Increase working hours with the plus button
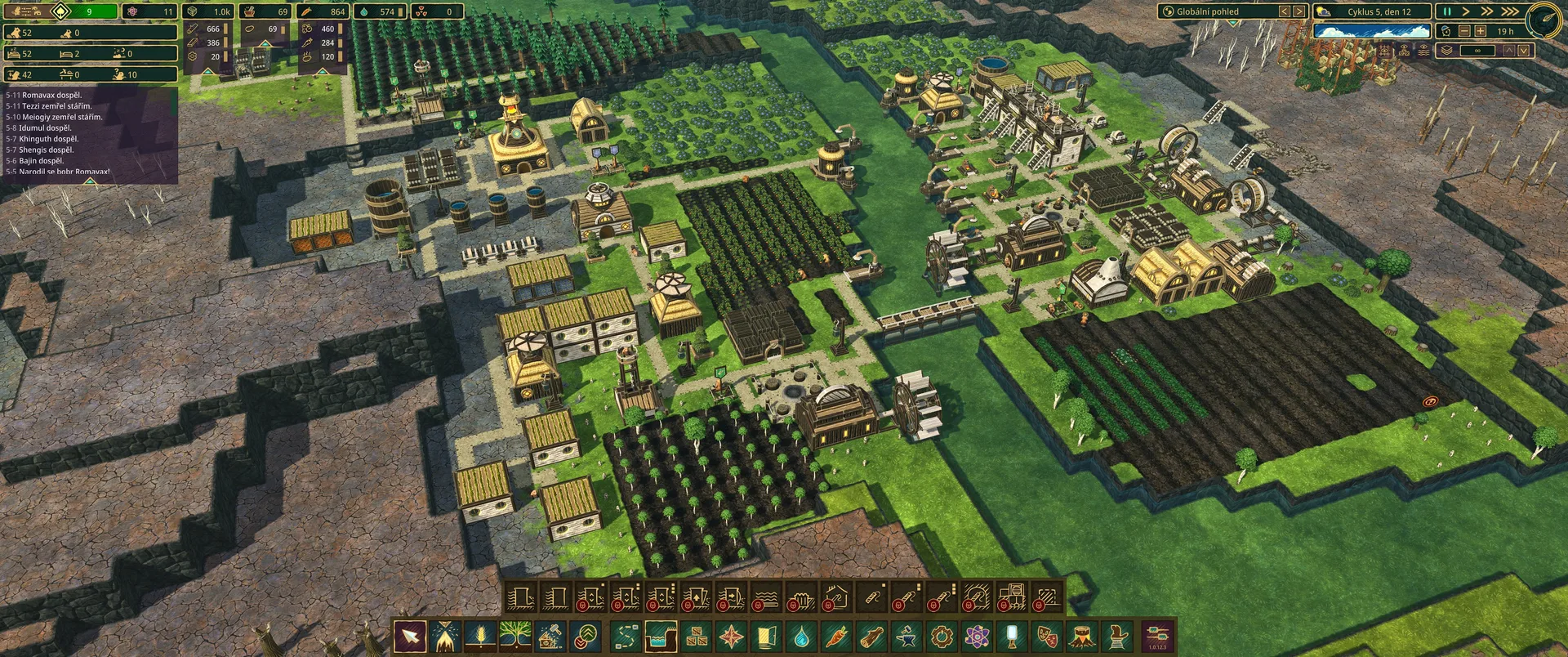This screenshot has width=1568, height=657. coord(1480,31)
